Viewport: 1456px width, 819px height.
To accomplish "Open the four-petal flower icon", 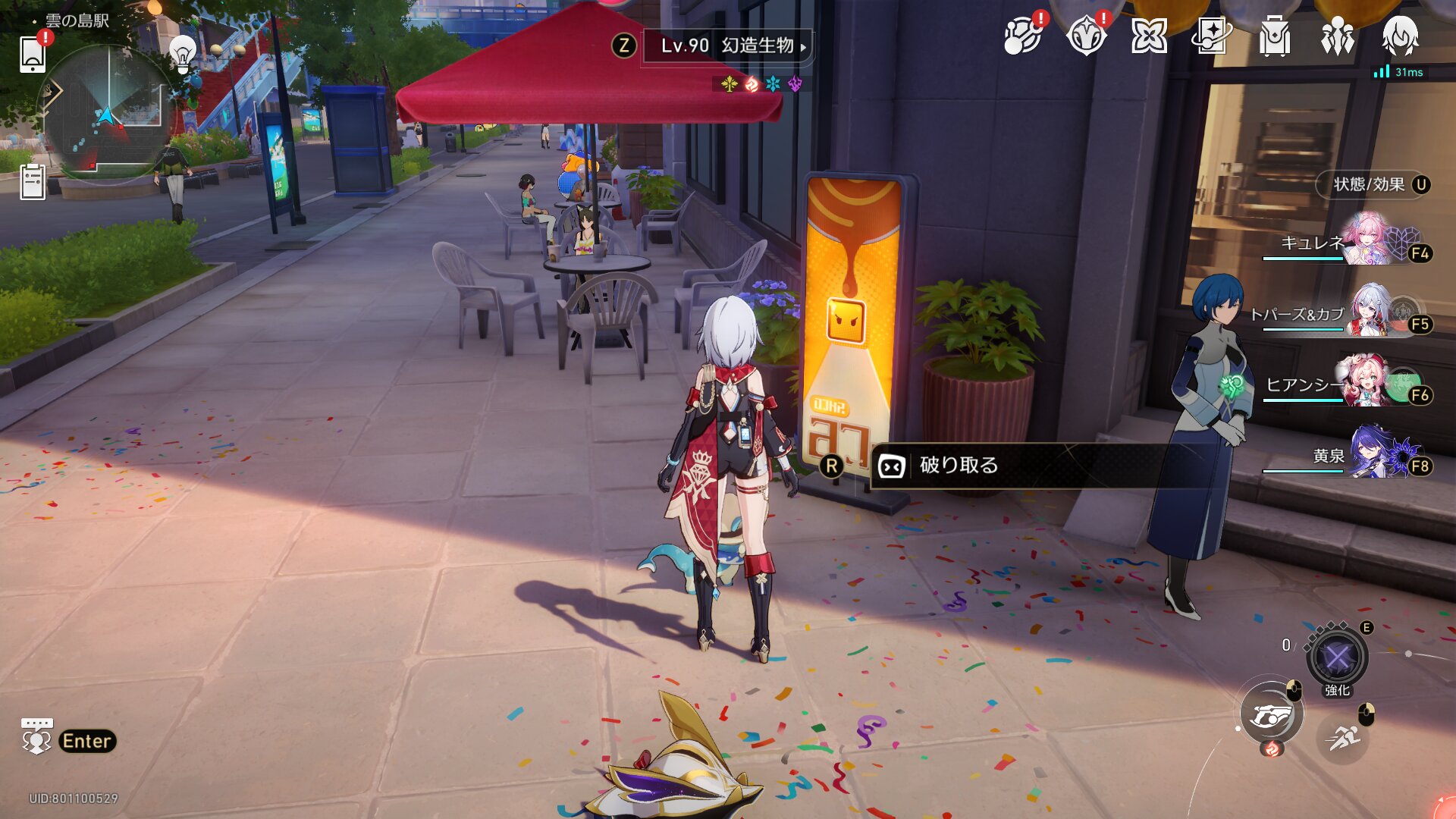I will (1149, 36).
